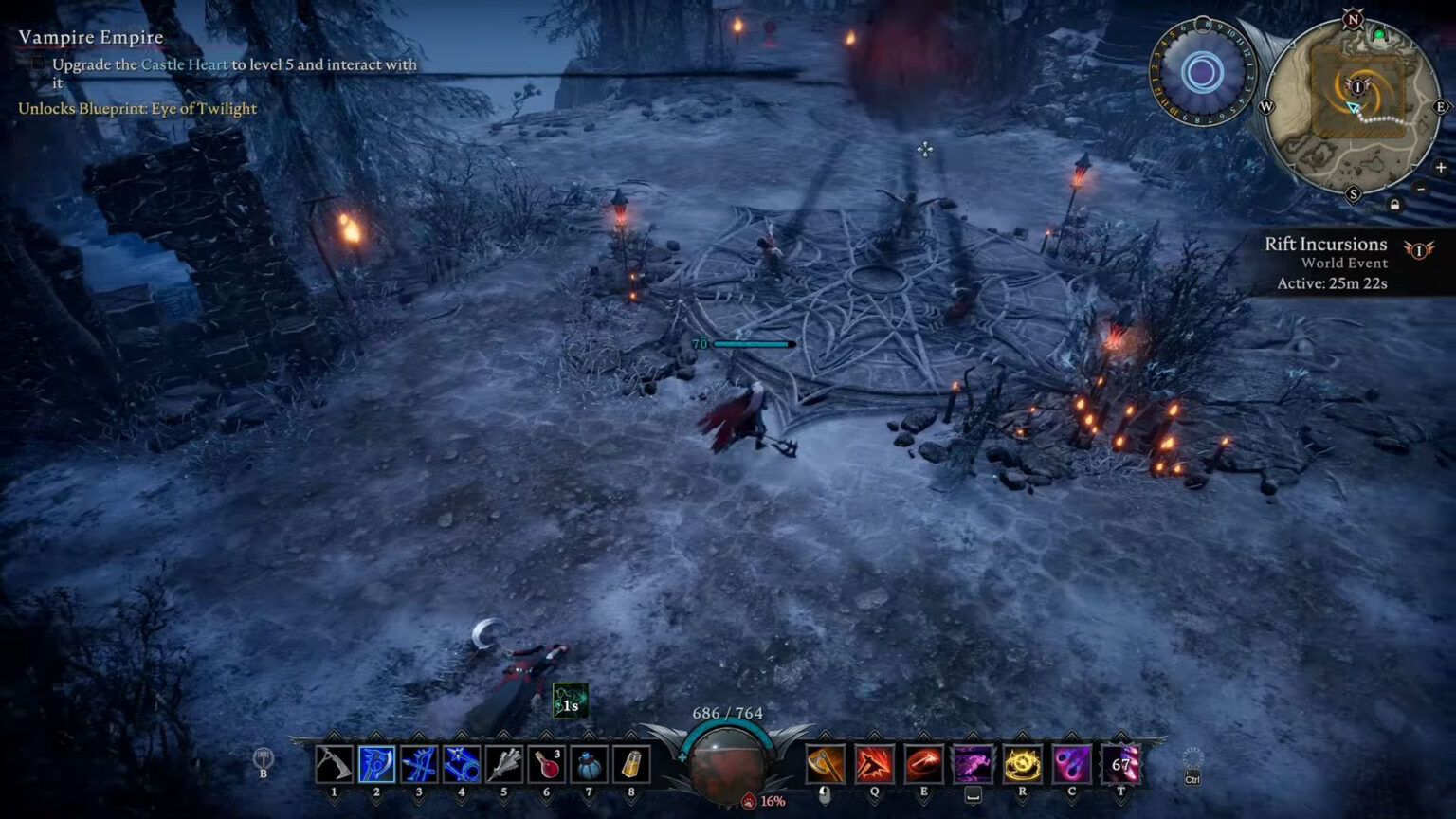The height and width of the screenshot is (819, 1456).
Task: Equip the axes in hotbar slot 2
Action: click(375, 765)
